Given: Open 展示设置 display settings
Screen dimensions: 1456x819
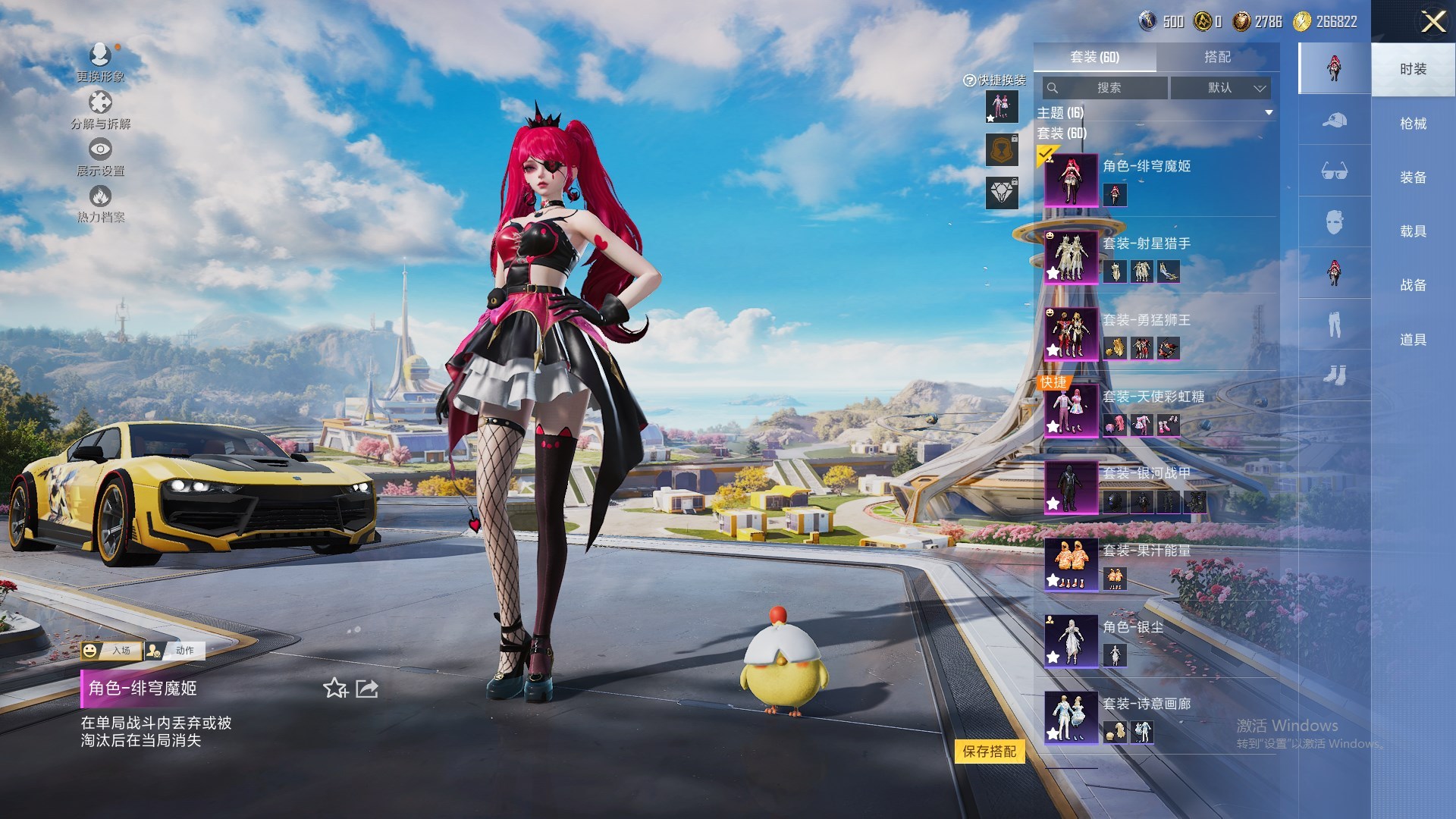Looking at the screenshot, I should point(100,157).
